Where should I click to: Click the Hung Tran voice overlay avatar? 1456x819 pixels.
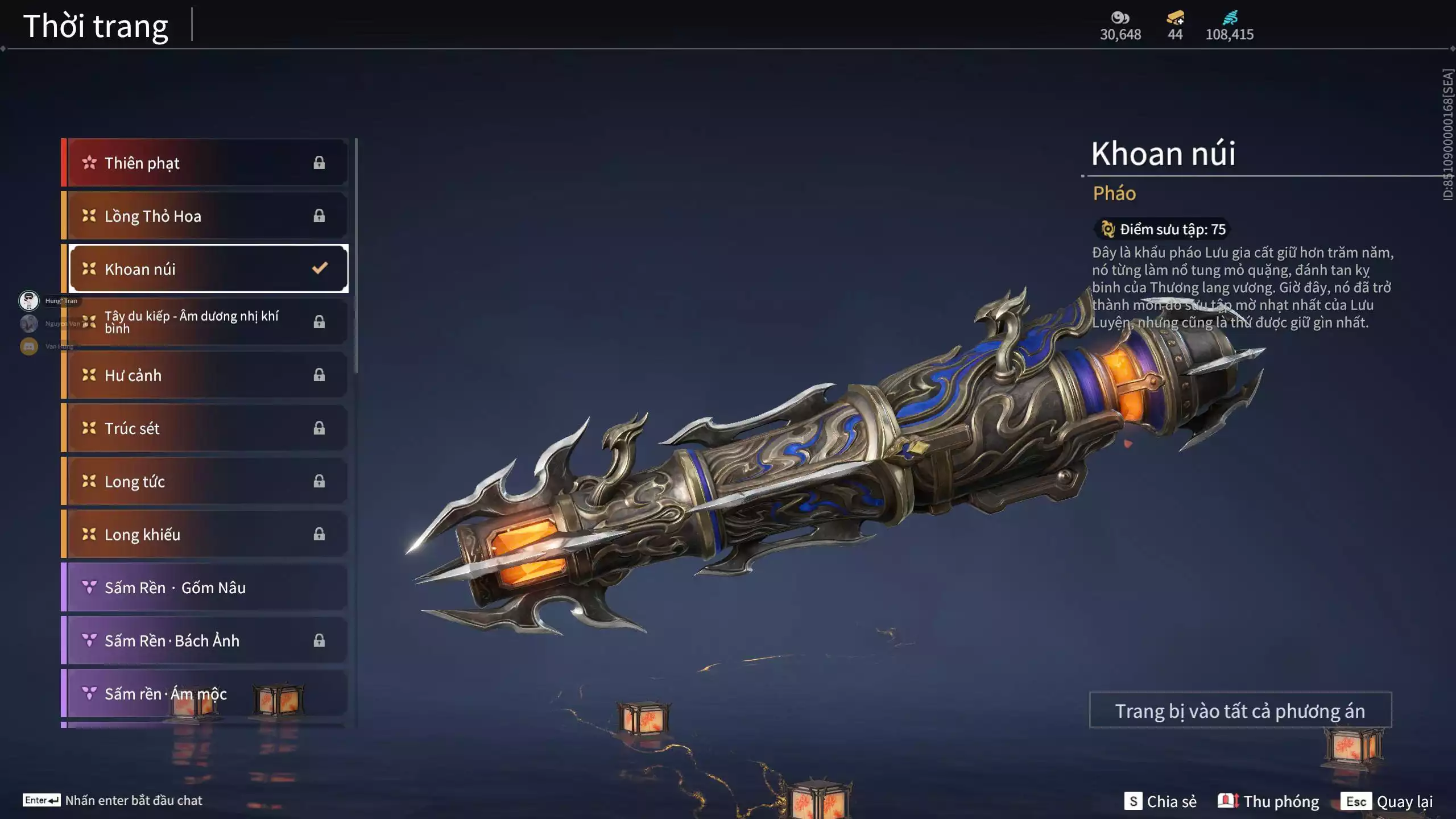(x=29, y=300)
